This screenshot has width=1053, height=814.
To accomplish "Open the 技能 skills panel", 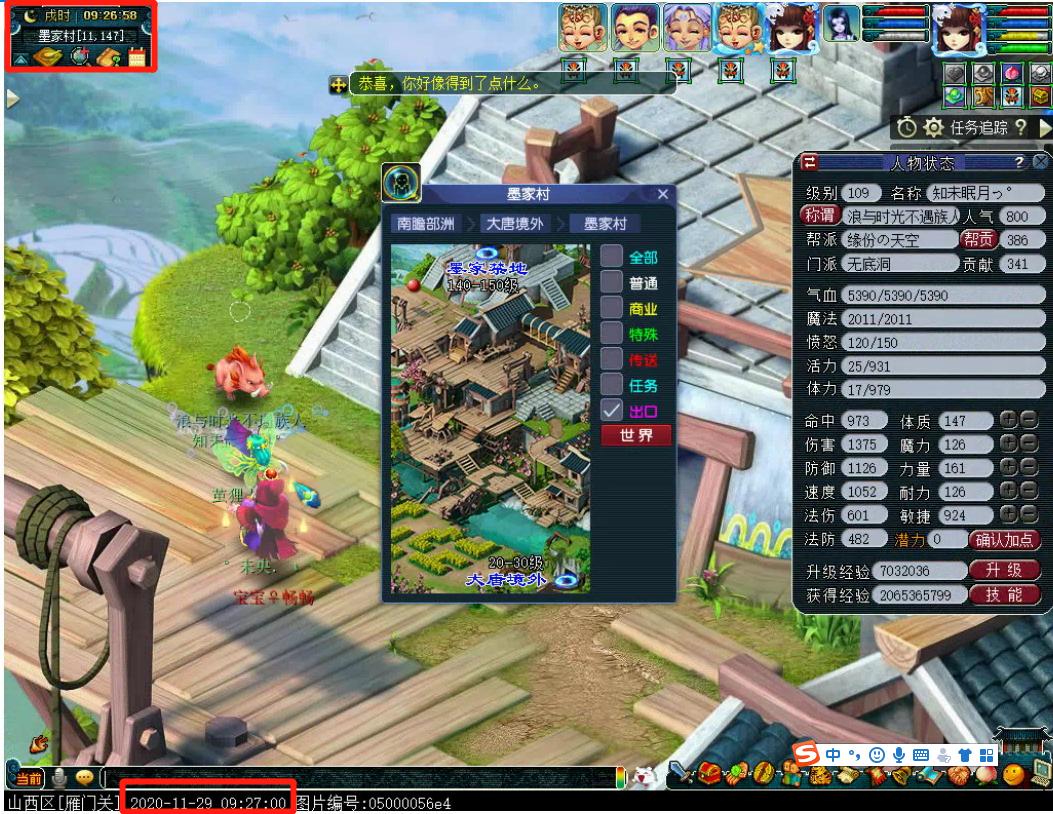I will [x=1003, y=595].
